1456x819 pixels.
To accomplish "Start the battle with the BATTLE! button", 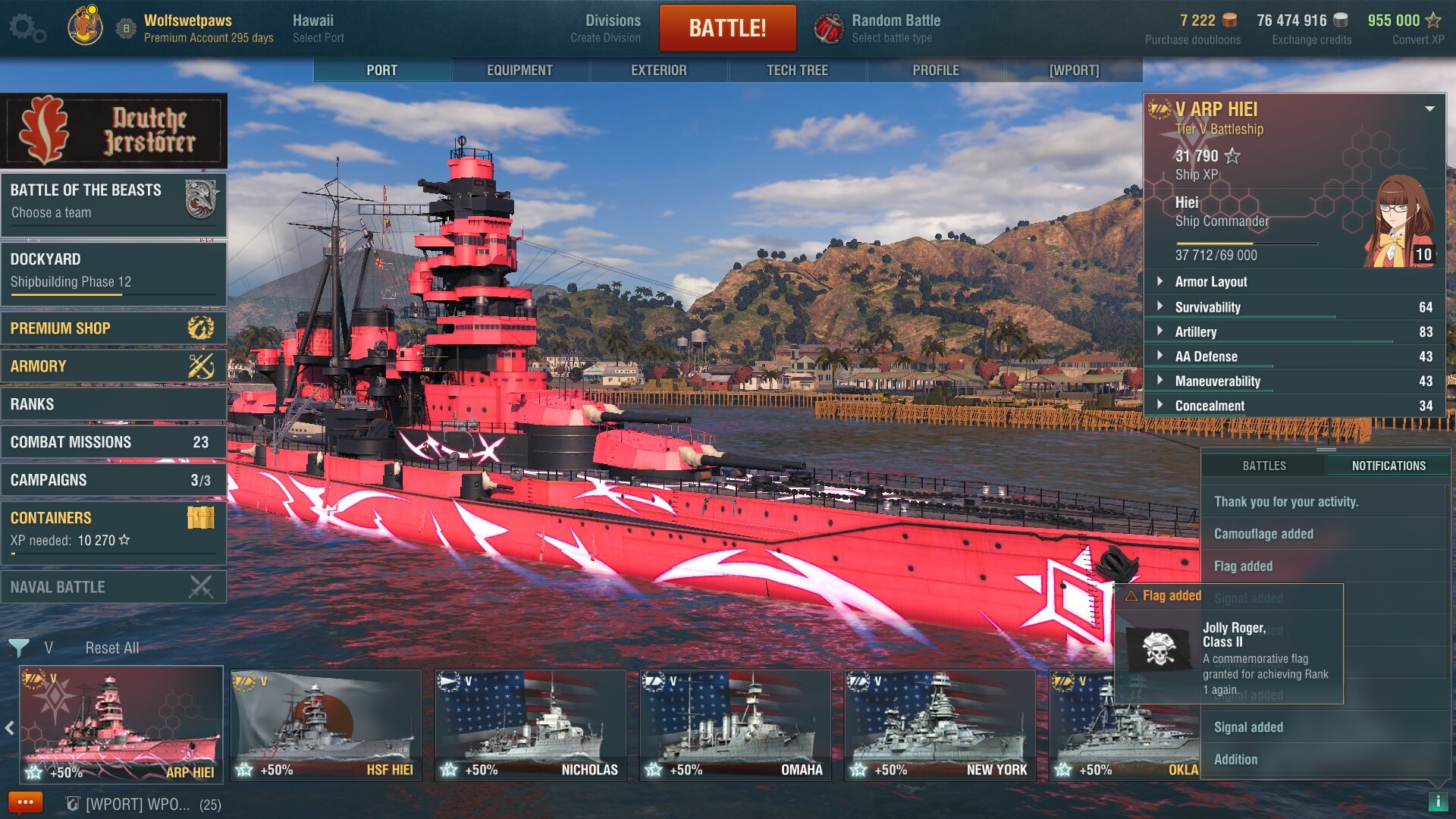I will [727, 28].
